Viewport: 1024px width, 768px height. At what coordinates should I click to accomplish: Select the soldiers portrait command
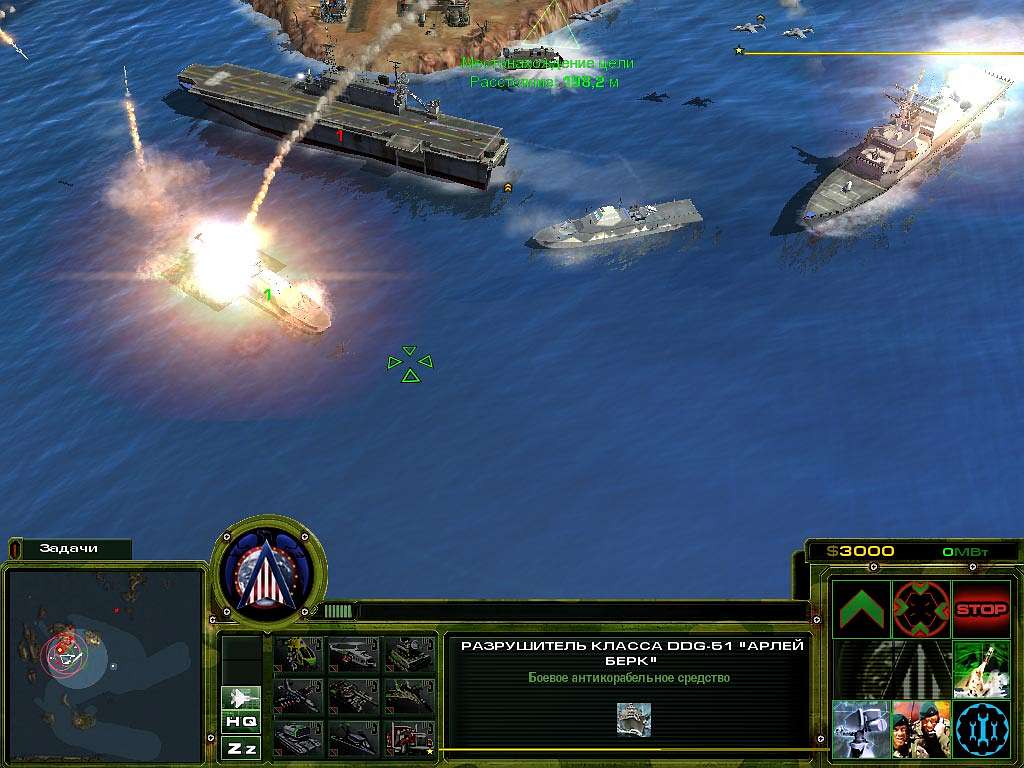(x=921, y=728)
